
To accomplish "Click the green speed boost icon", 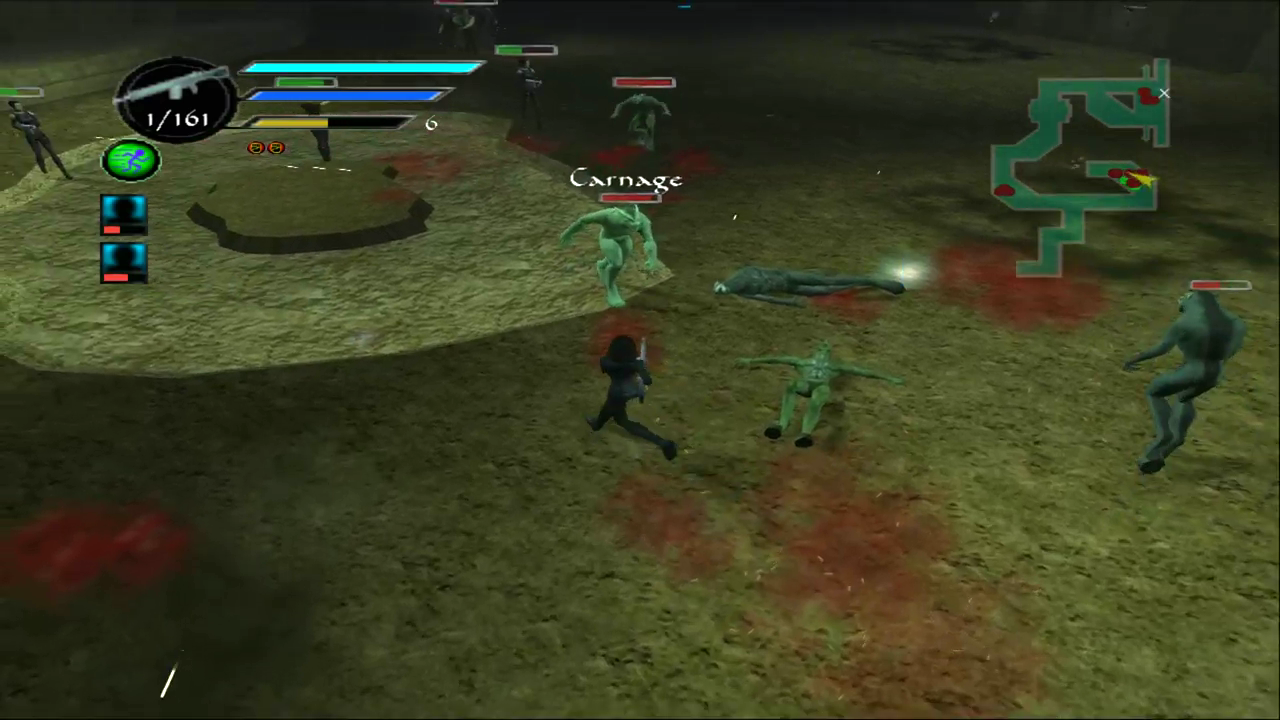I will [130, 160].
